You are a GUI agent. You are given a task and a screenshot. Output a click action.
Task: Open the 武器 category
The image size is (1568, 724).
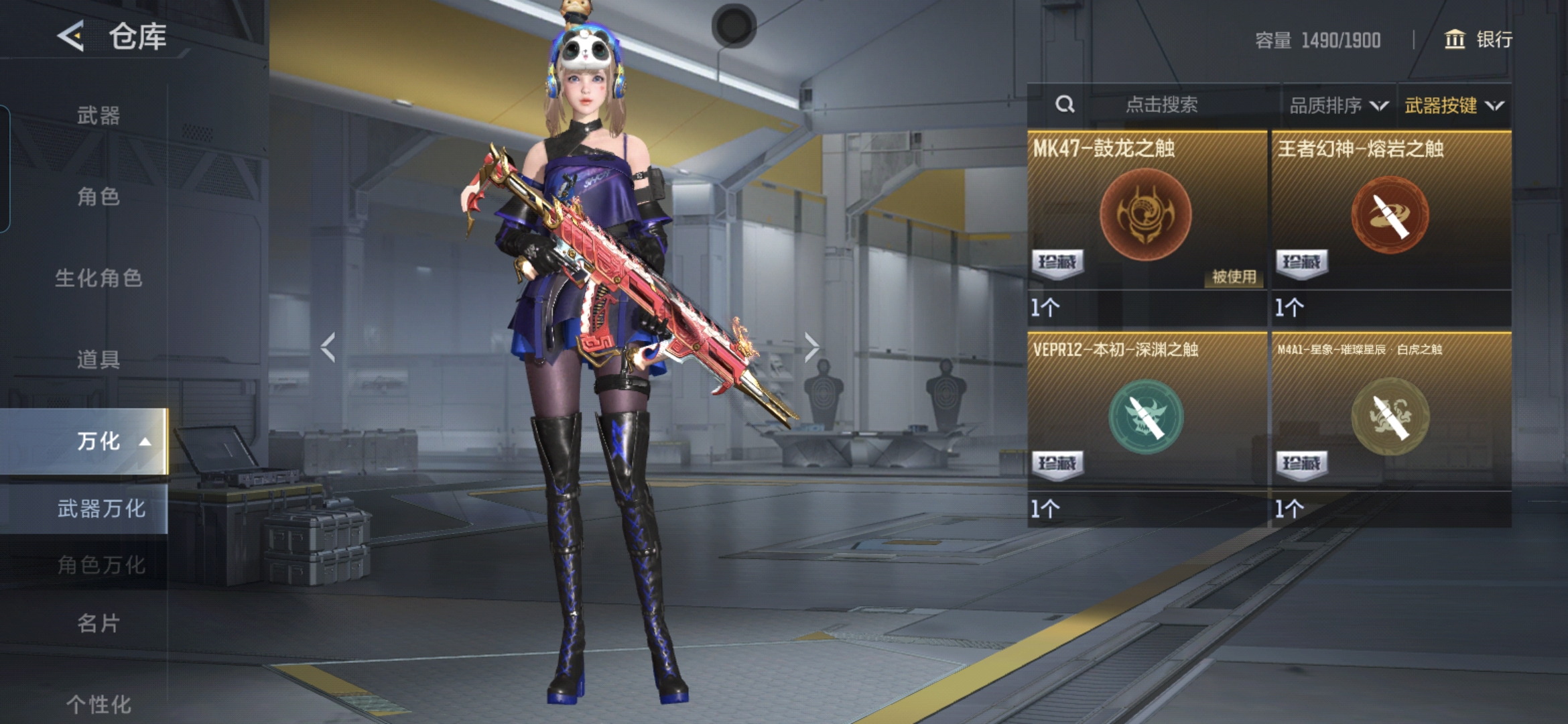pos(98,115)
